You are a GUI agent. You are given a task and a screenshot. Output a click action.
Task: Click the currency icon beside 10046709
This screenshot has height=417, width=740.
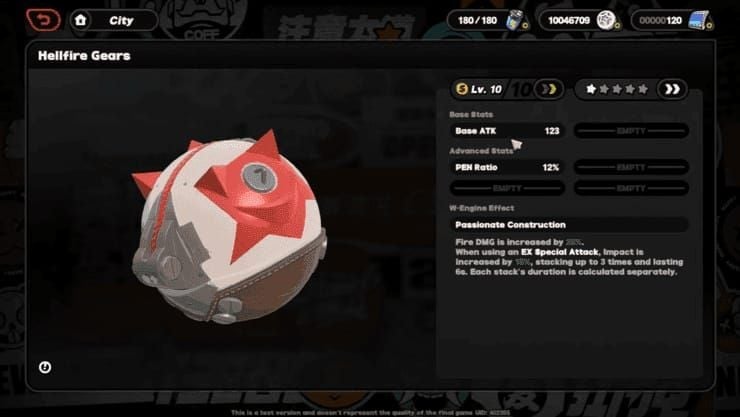(x=605, y=19)
